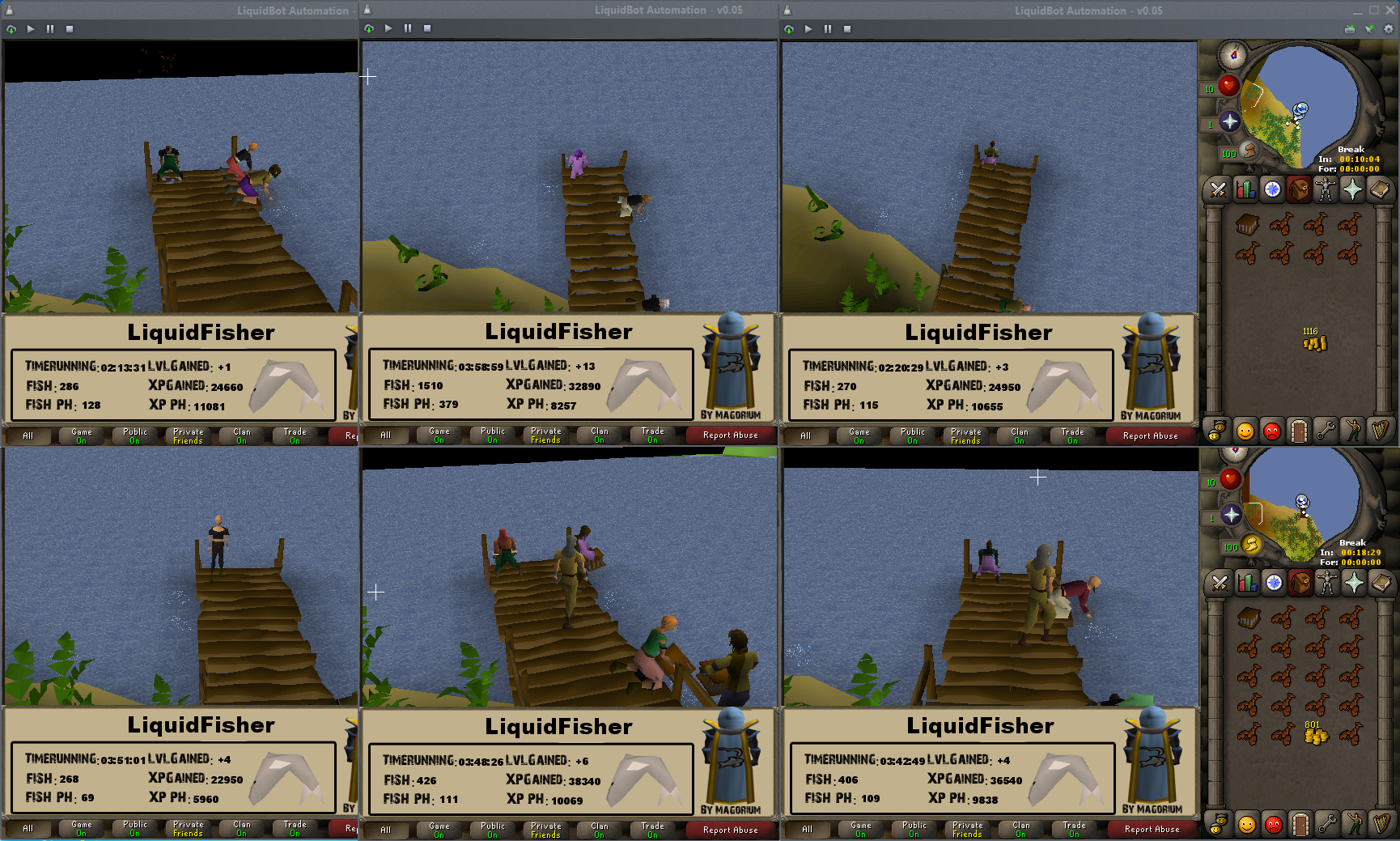Toggle Public chat in the bottom-left client
The height and width of the screenshot is (841, 1400).
[134, 829]
